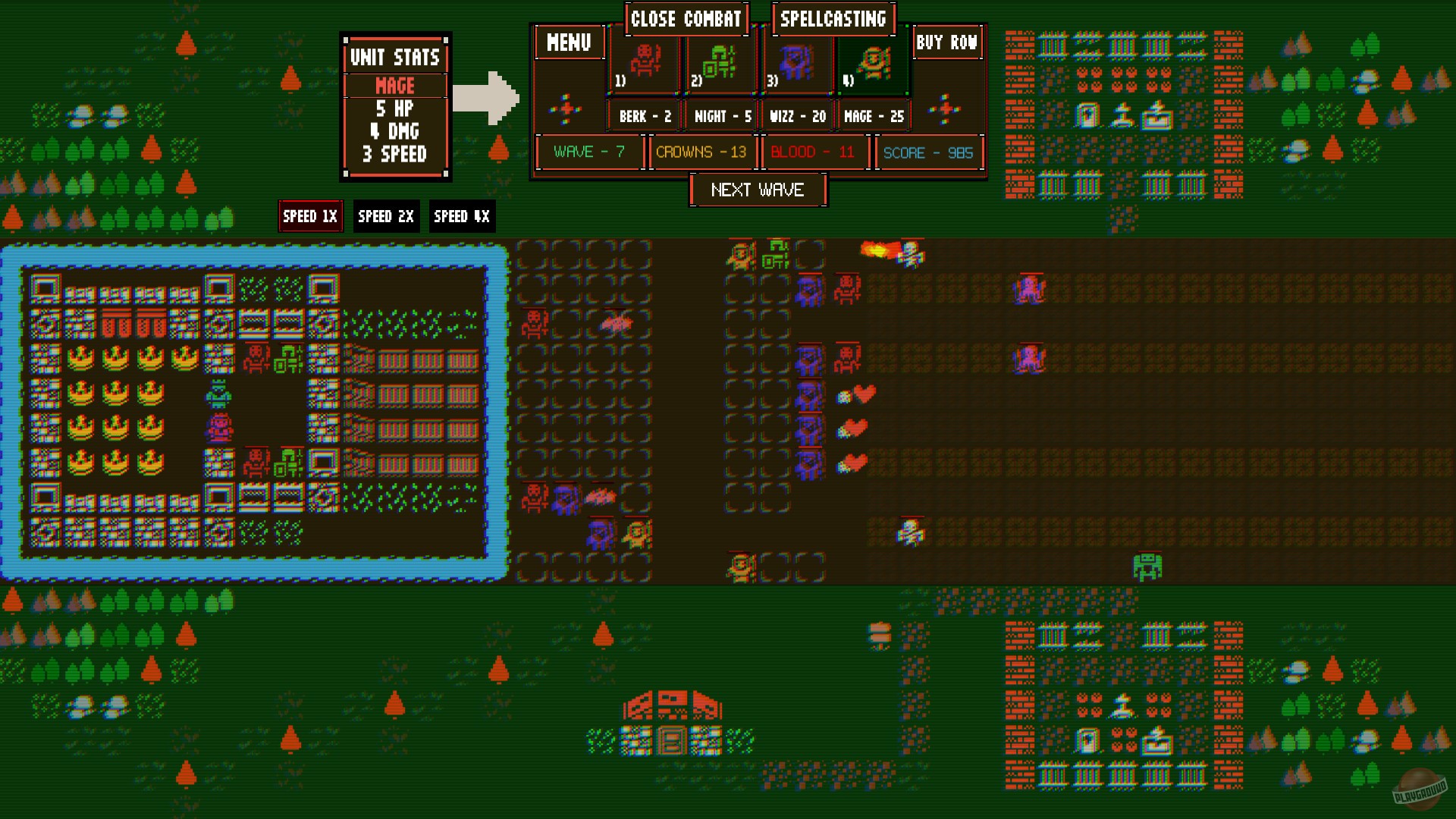The width and height of the screenshot is (1456, 819).
Task: Click the white arrow beside Unit Stats
Action: (x=486, y=97)
